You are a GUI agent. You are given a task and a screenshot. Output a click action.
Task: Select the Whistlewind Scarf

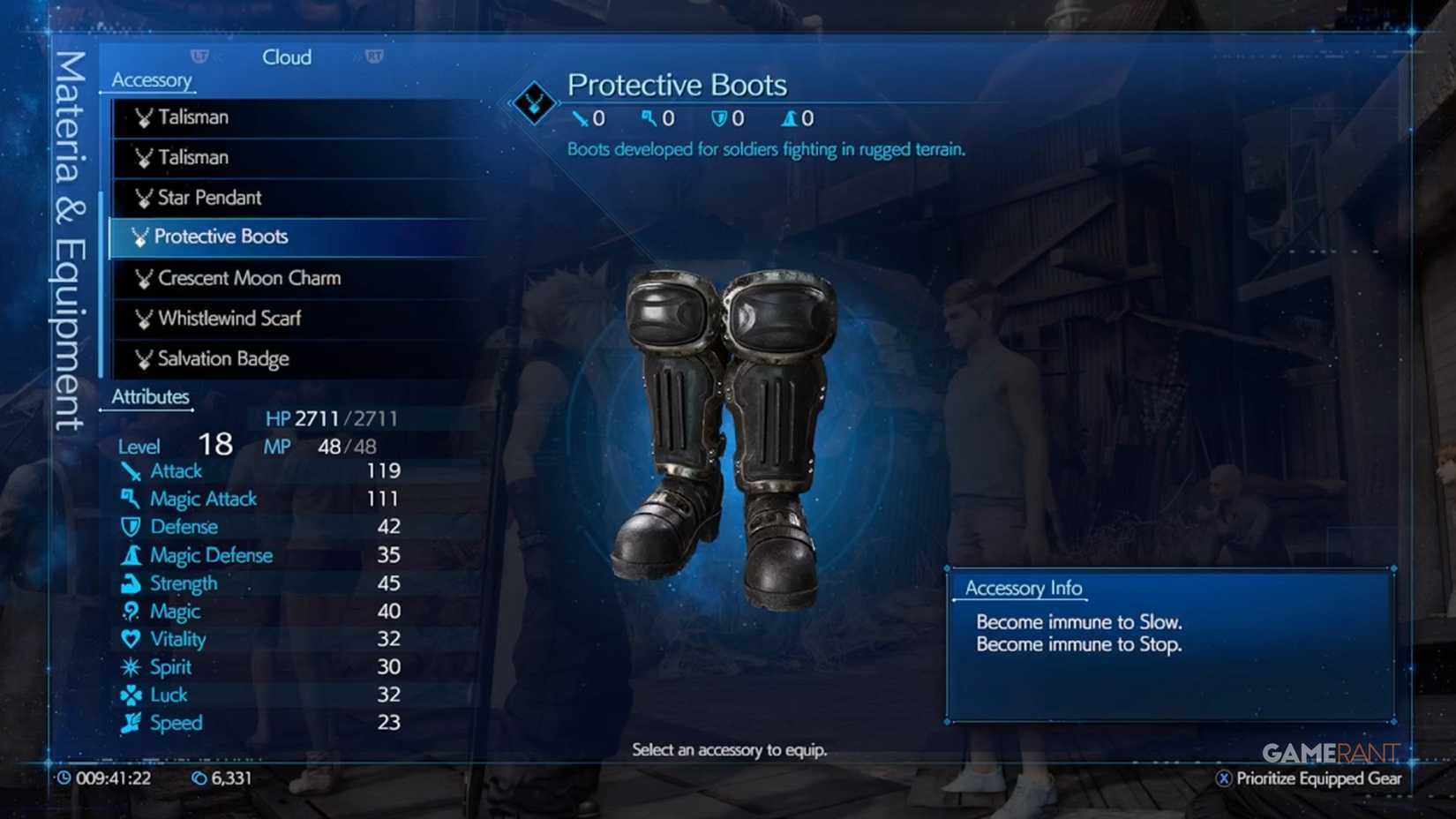[228, 319]
